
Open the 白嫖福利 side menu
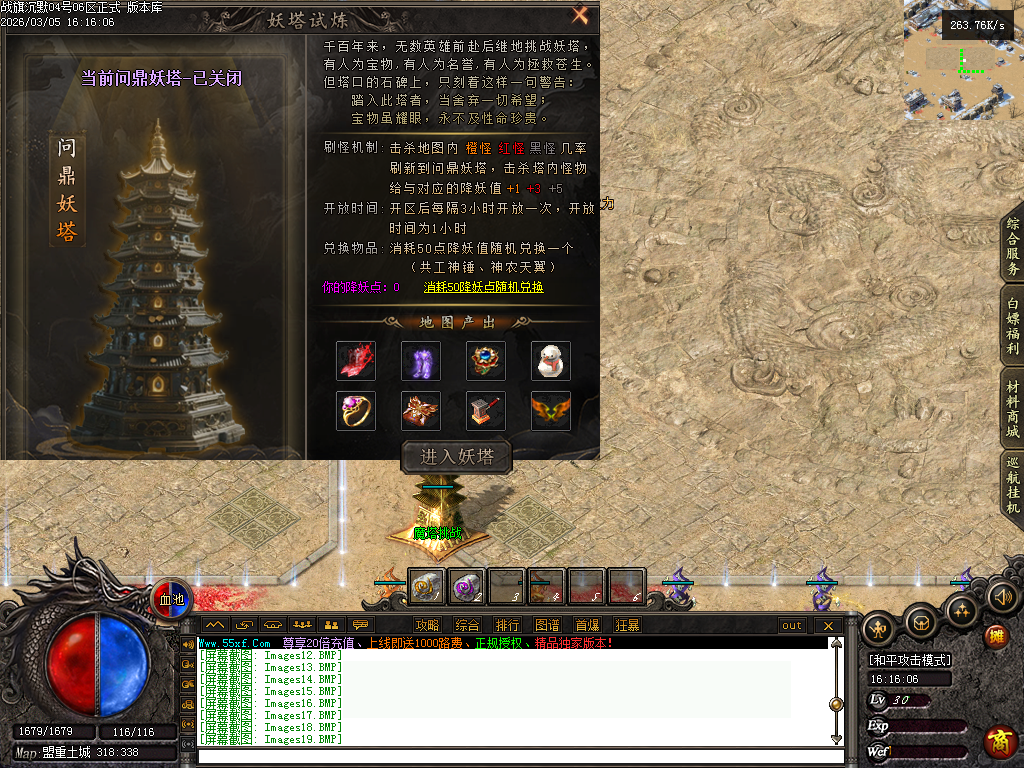click(1012, 325)
